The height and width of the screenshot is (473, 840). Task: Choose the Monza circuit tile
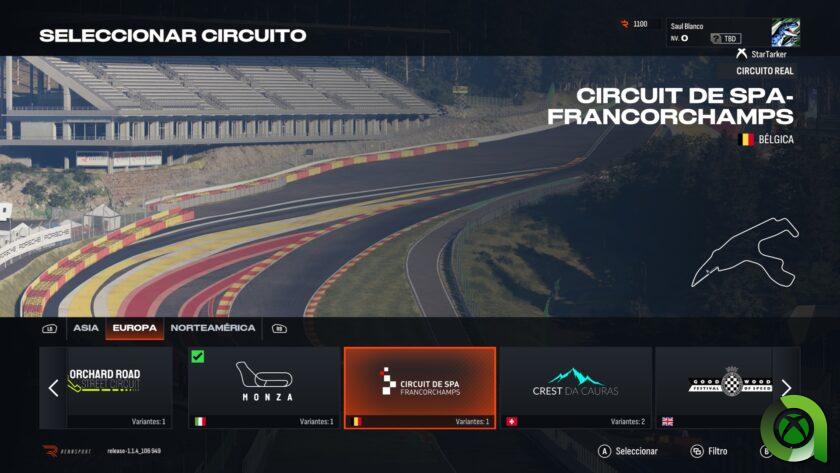click(x=264, y=387)
